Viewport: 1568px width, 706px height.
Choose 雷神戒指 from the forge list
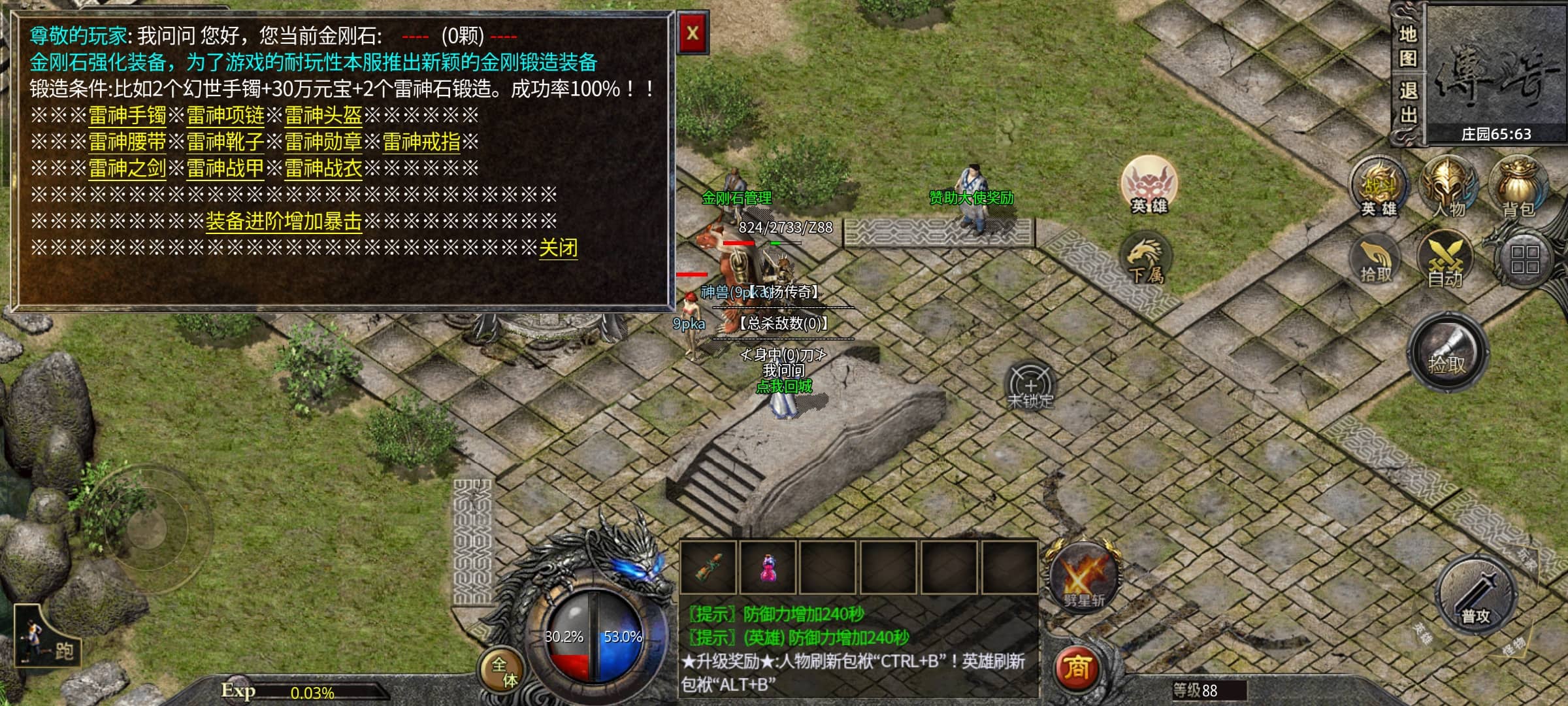[421, 142]
